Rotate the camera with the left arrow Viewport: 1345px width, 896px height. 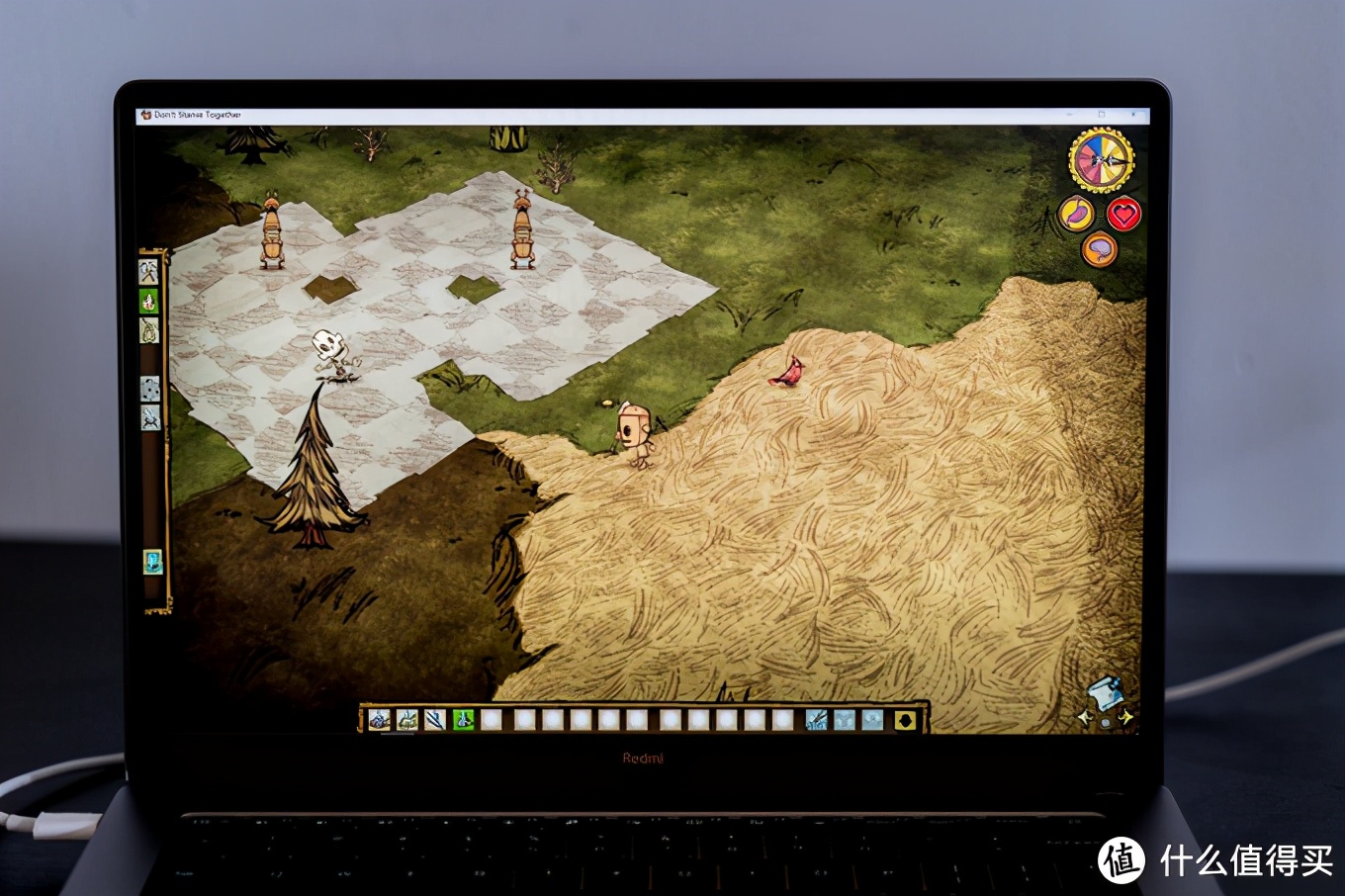pos(1084,718)
